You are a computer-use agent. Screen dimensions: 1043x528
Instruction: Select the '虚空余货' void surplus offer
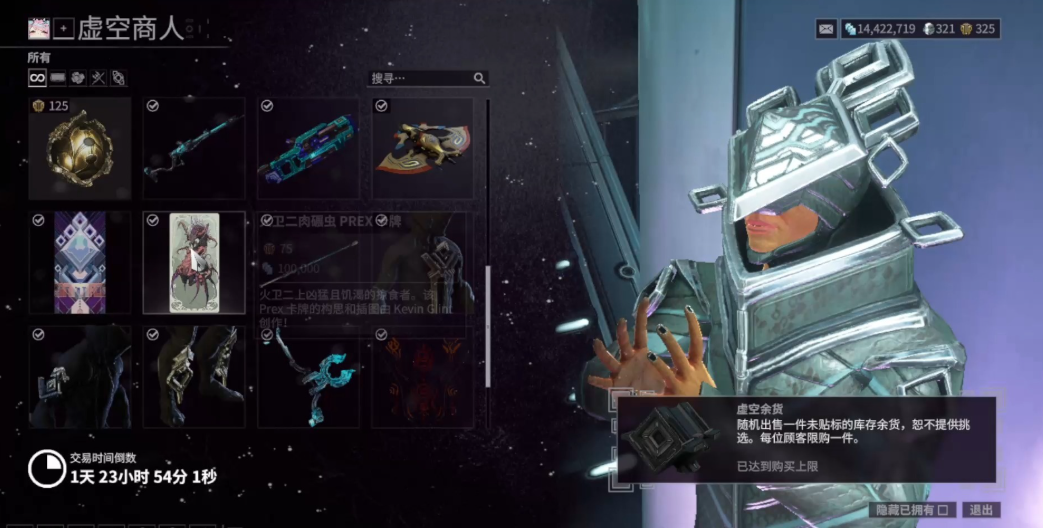pos(805,439)
